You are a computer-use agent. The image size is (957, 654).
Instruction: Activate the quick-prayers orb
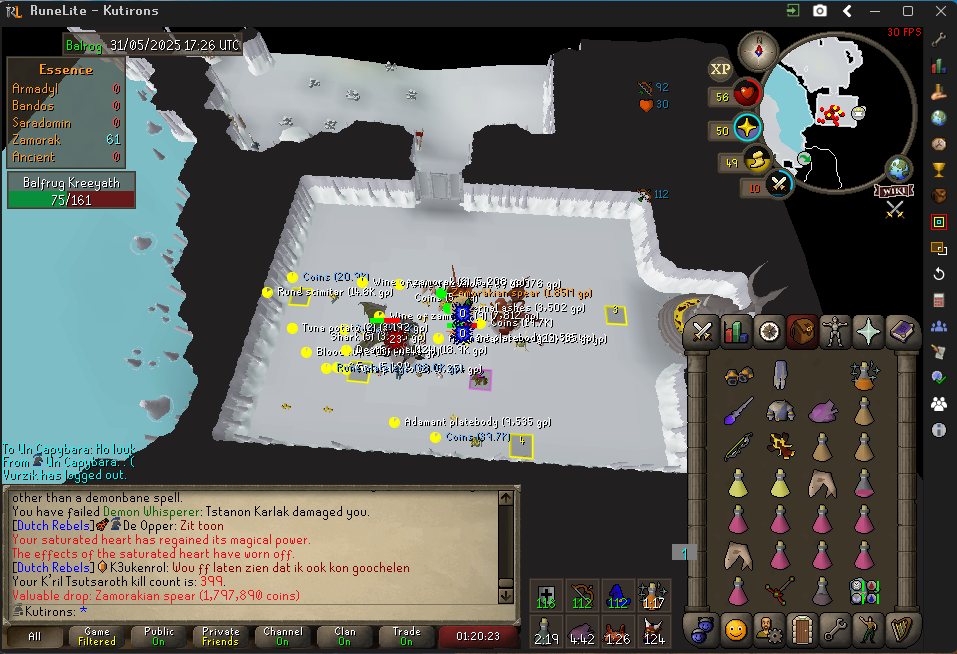pyautogui.click(x=747, y=129)
